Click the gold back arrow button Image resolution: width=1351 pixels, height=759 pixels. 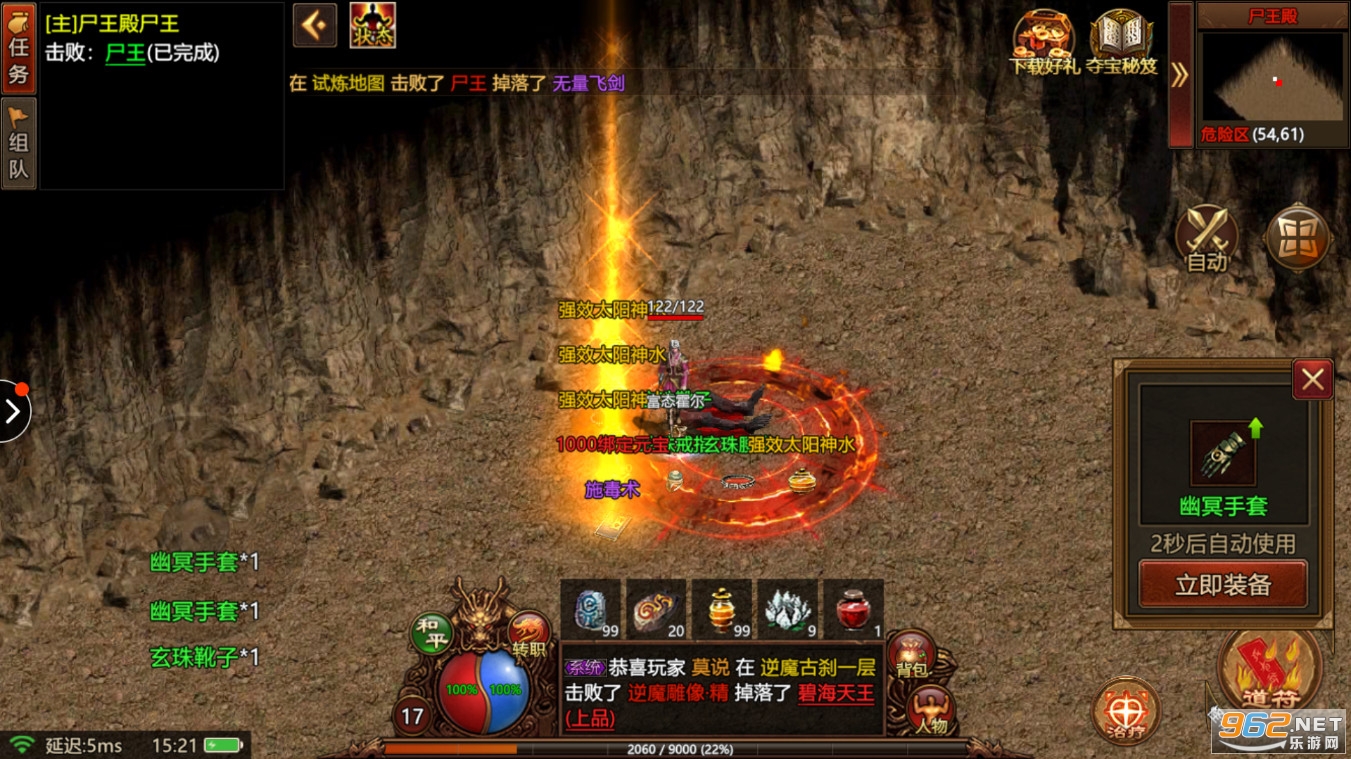pyautogui.click(x=315, y=26)
